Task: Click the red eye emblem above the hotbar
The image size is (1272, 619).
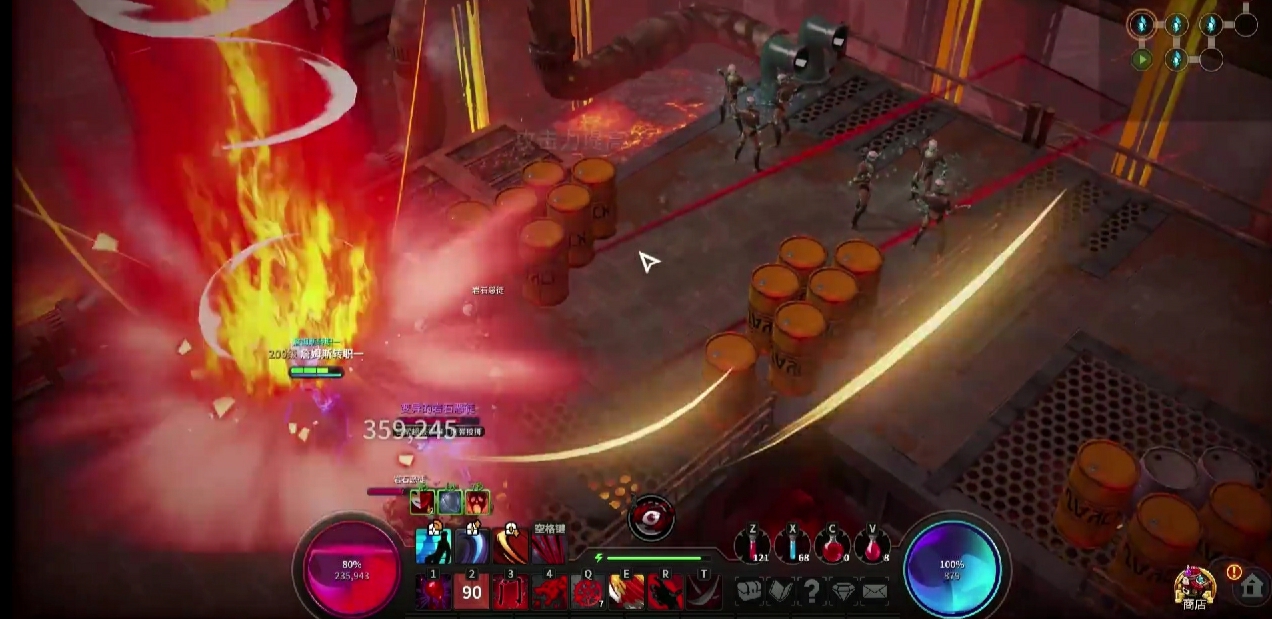Action: click(651, 517)
